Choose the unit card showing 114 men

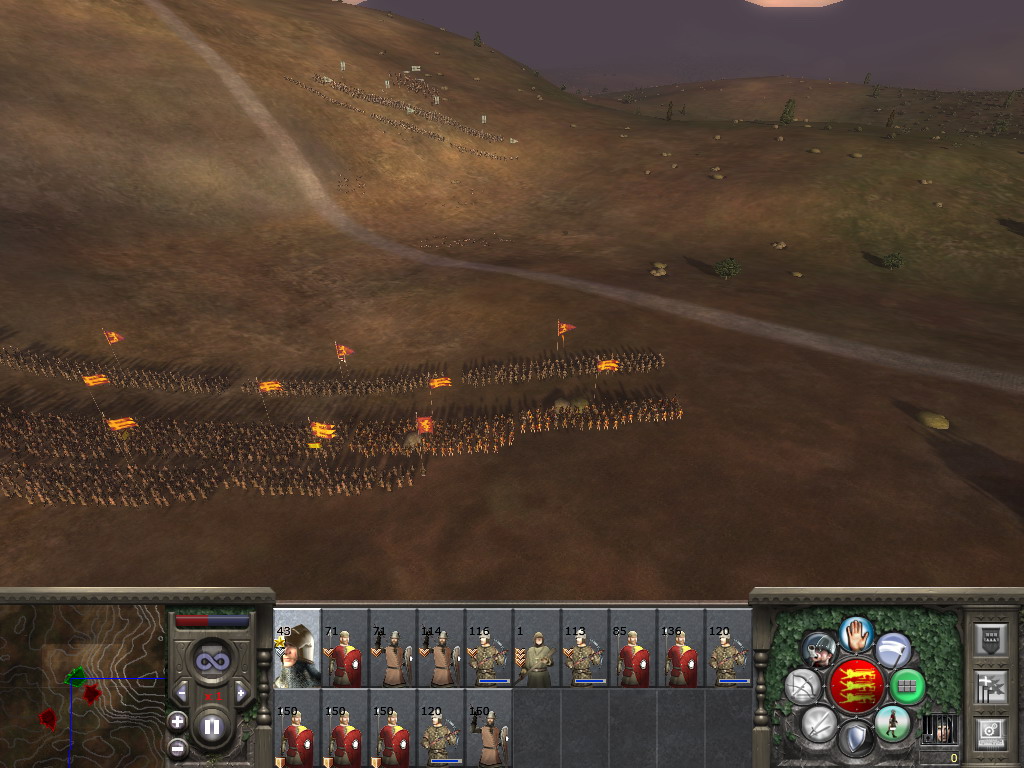coord(441,649)
